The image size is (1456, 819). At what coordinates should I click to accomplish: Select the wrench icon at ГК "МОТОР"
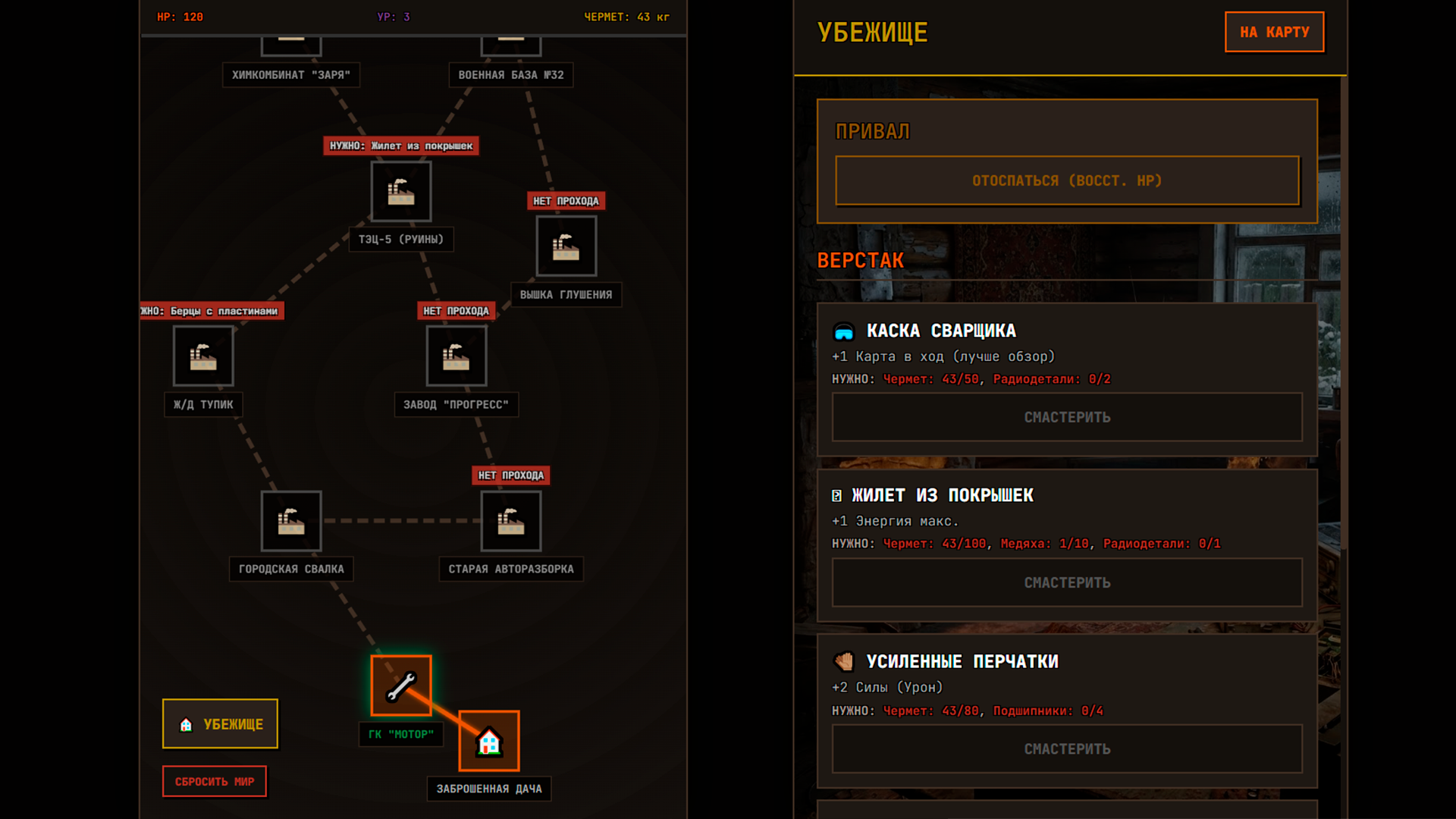[x=400, y=686]
